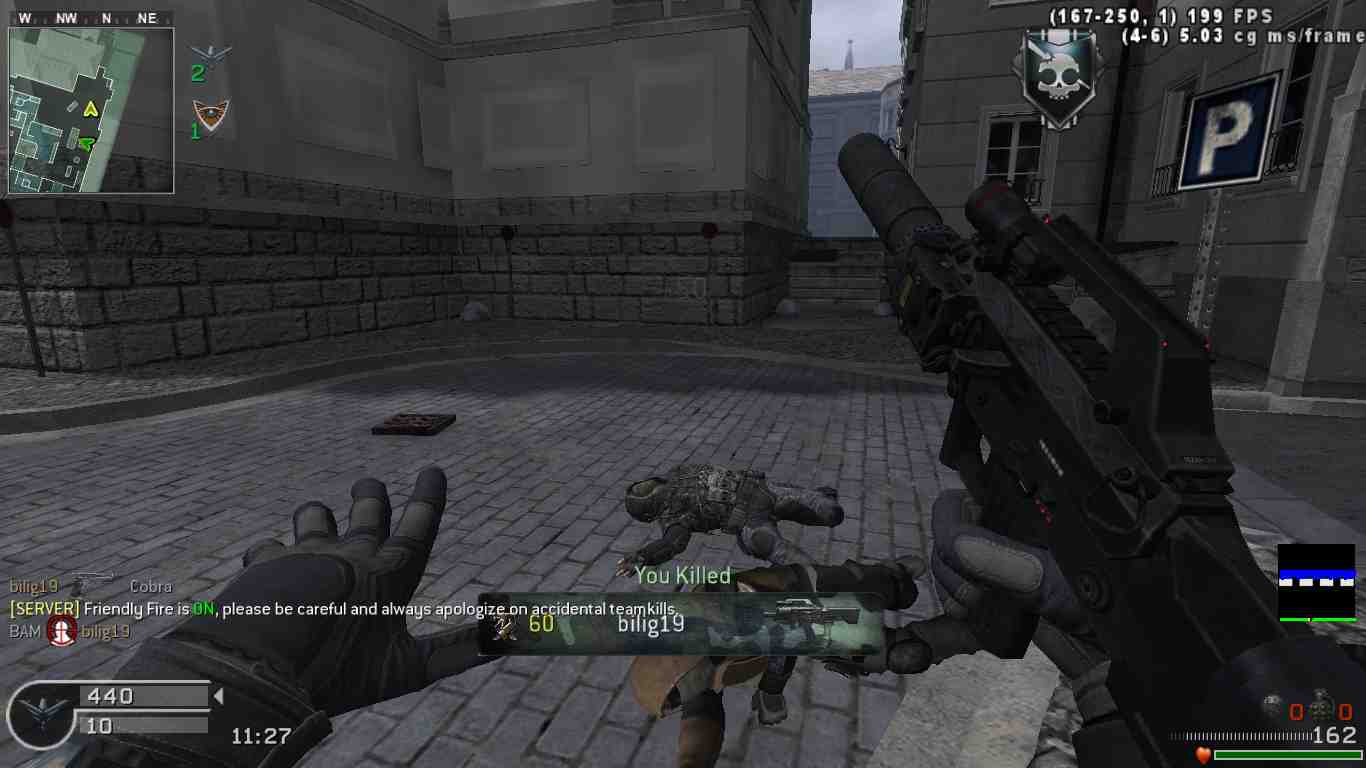1366x768 pixels.
Task: Open the minimap in the corner
Action: 91,110
